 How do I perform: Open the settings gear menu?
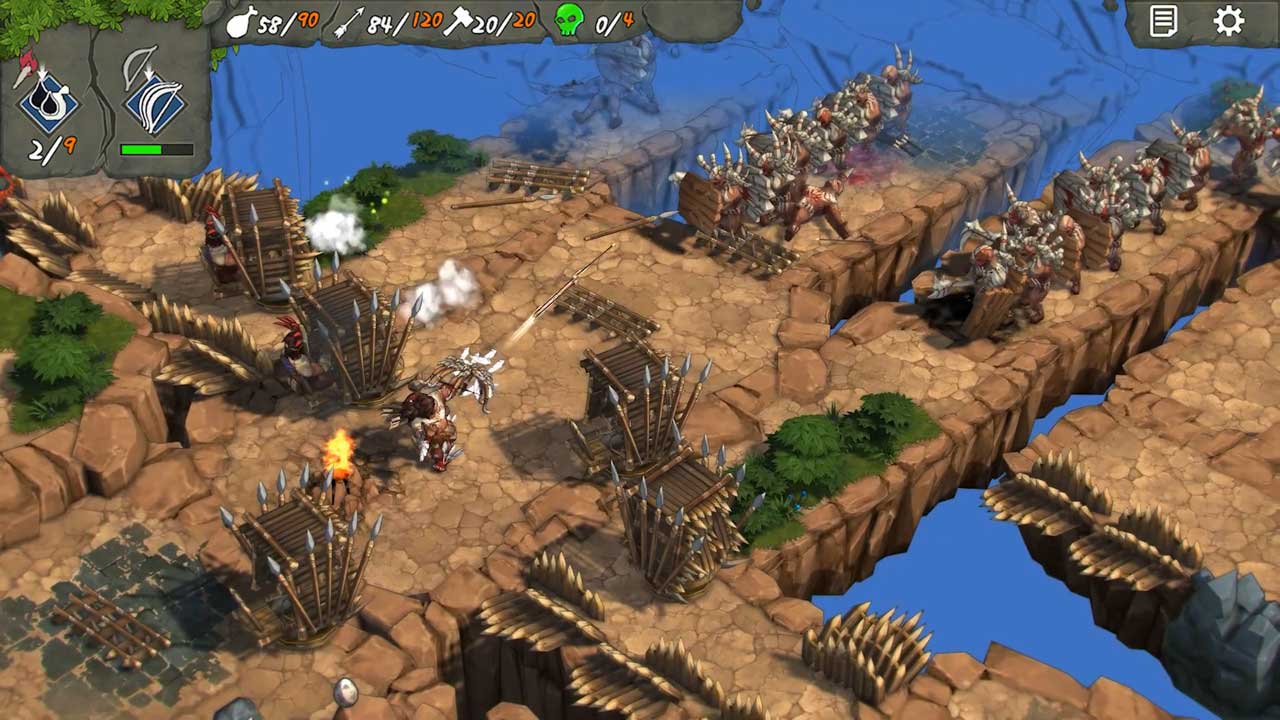[1228, 22]
